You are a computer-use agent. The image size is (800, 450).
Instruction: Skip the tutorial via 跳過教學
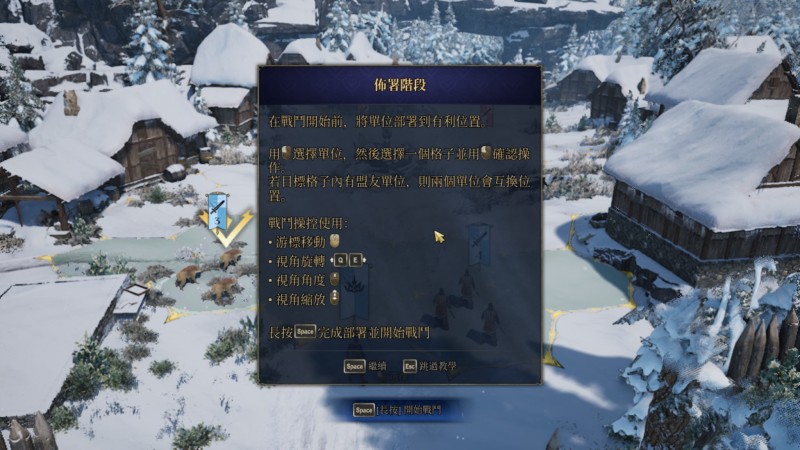[431, 366]
